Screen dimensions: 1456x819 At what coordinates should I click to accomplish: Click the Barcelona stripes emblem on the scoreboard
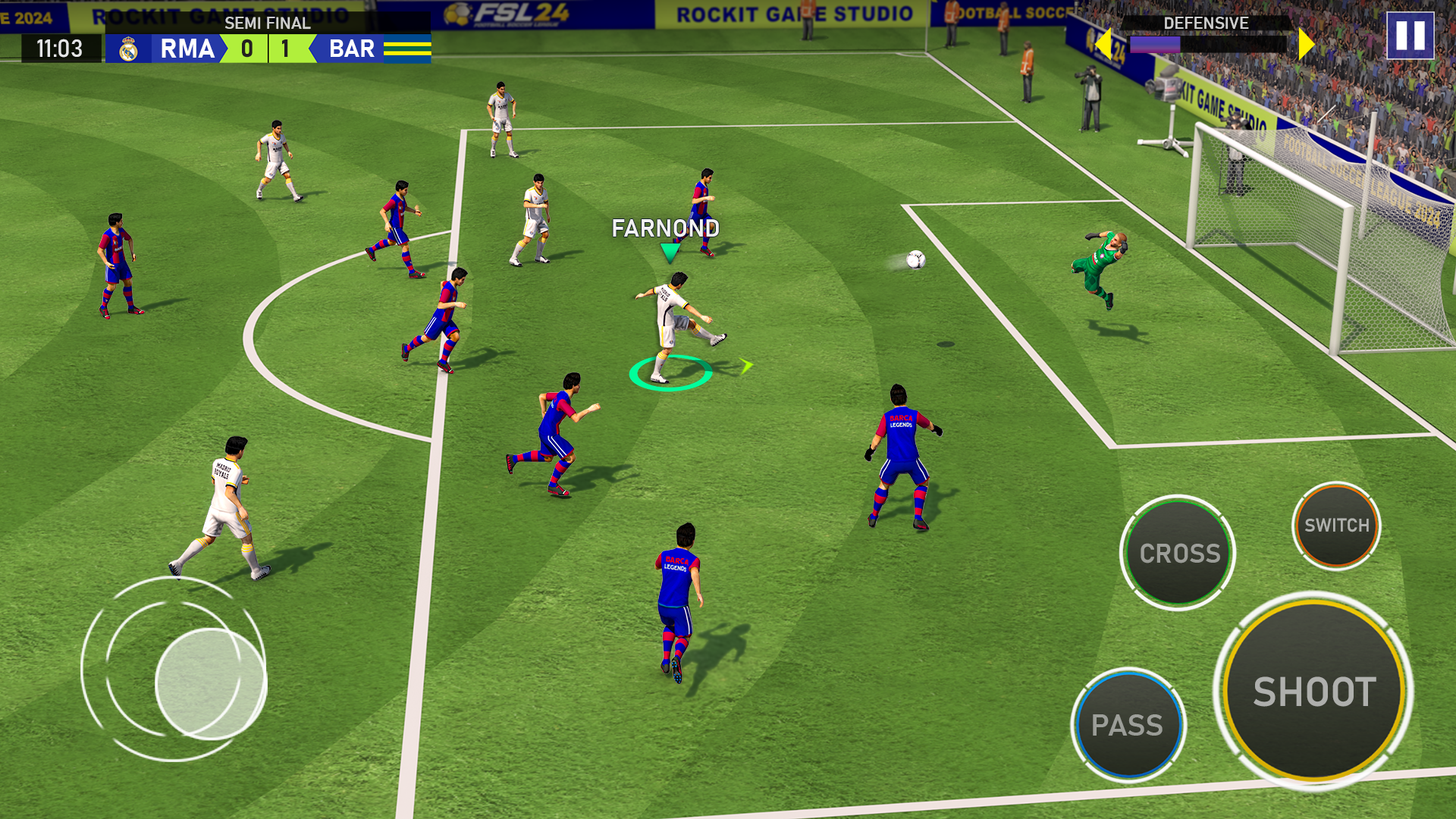(409, 49)
